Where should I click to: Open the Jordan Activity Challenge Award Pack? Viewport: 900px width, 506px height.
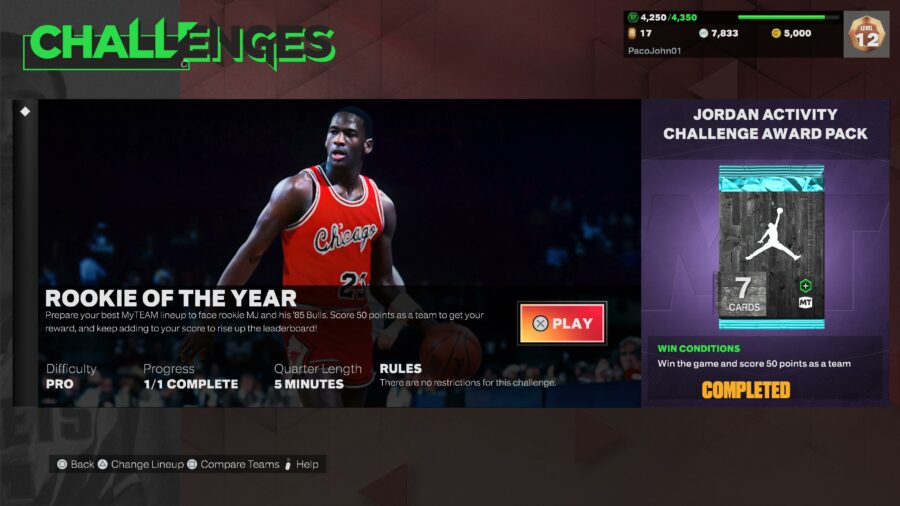pyautogui.click(x=771, y=248)
